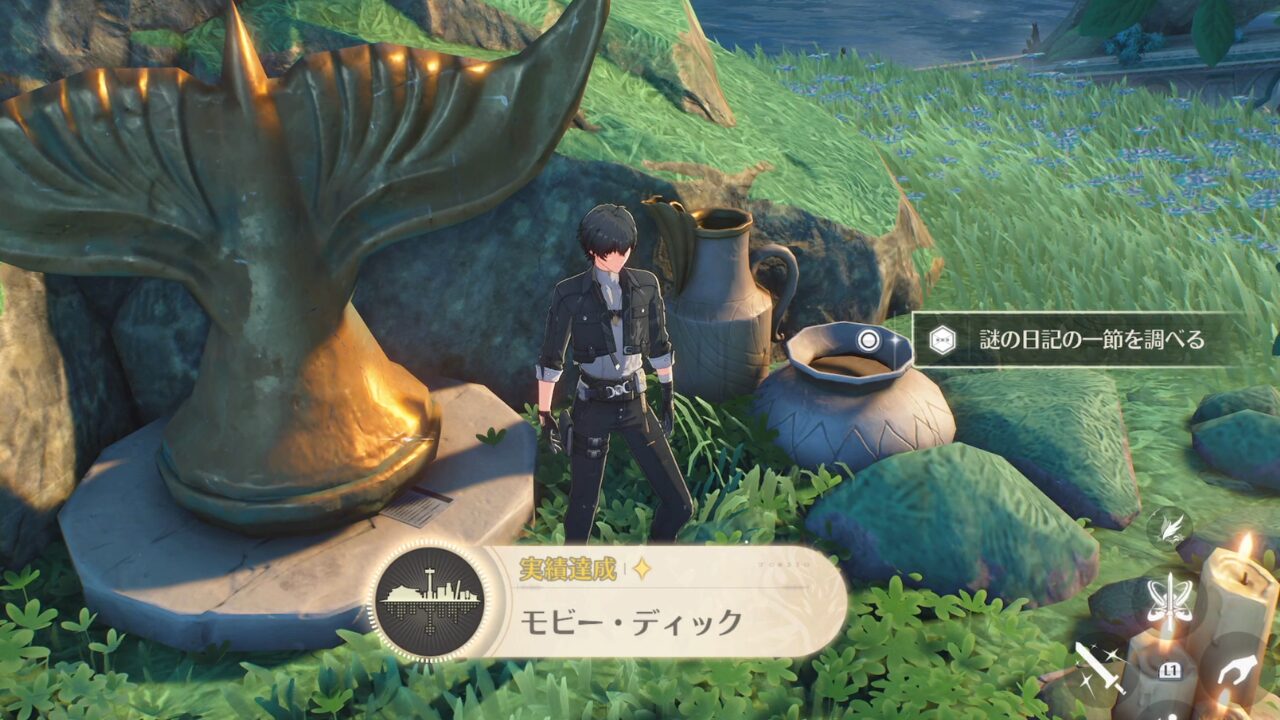Select the 謎の日記の一節を調べる interaction prompt
Viewport: 1280px width, 720px height.
[1075, 340]
